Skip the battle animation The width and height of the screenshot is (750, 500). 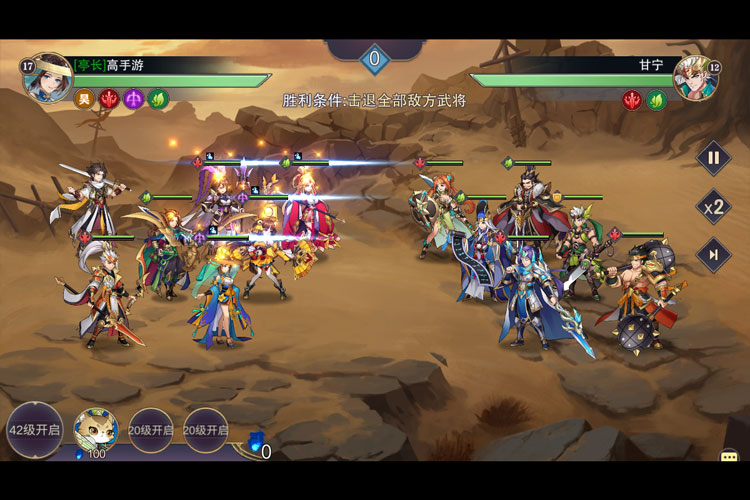tap(713, 255)
